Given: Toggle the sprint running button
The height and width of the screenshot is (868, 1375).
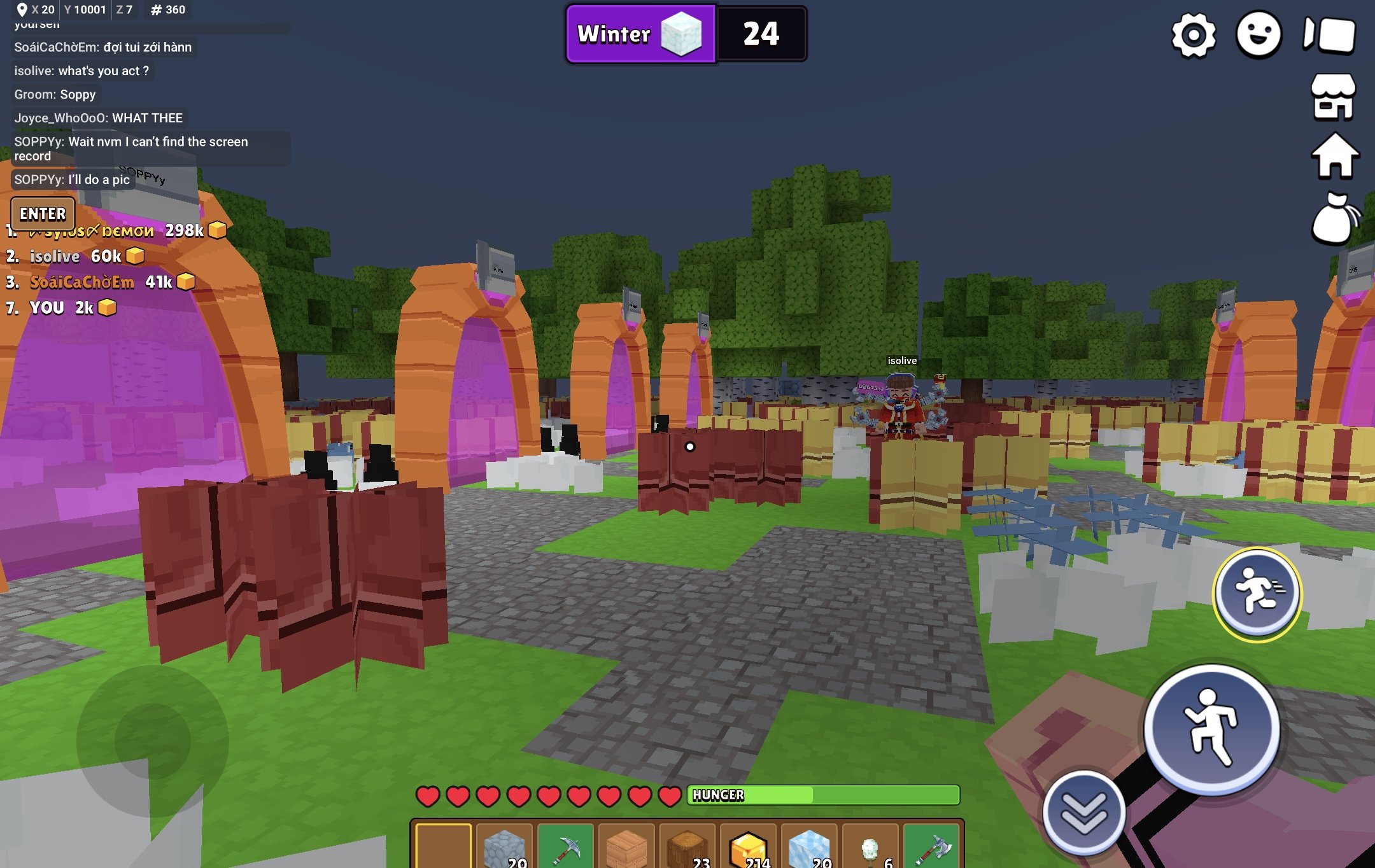Looking at the screenshot, I should pos(1257,593).
